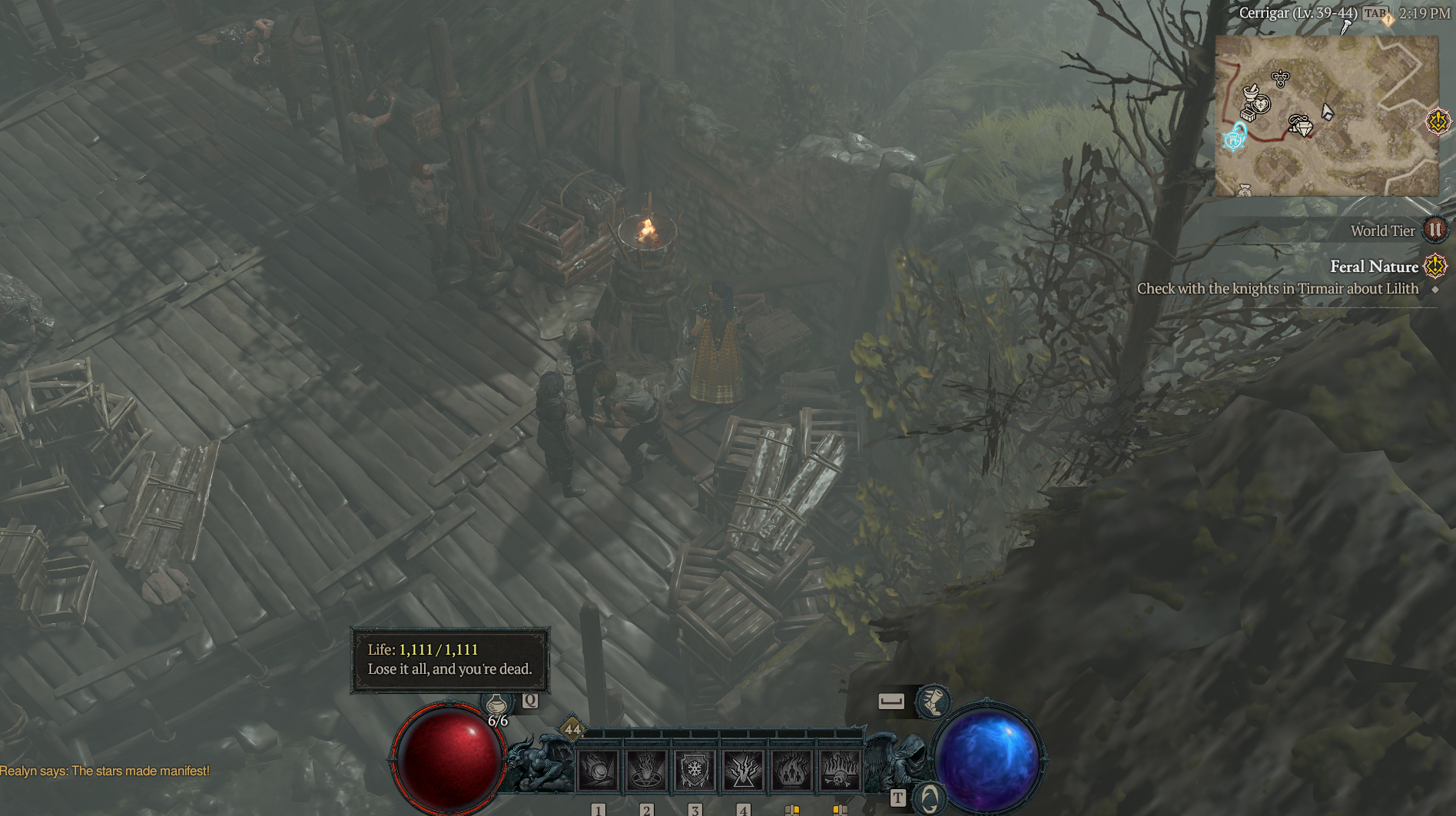Click the quest marker on minimap edge
This screenshot has width=1456, height=816.
tap(1438, 121)
